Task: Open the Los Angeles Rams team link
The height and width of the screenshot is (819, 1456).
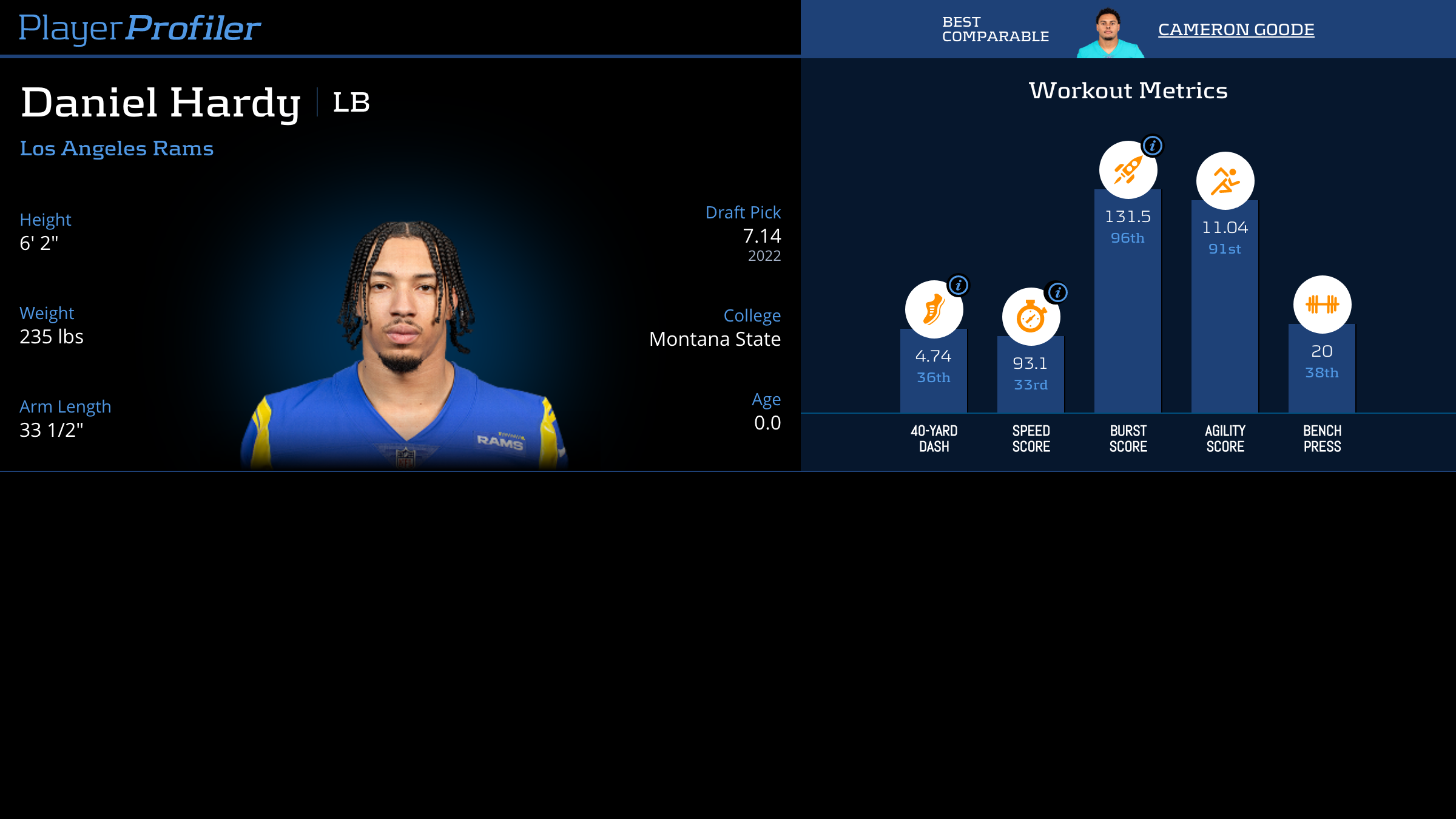Action: [116, 148]
